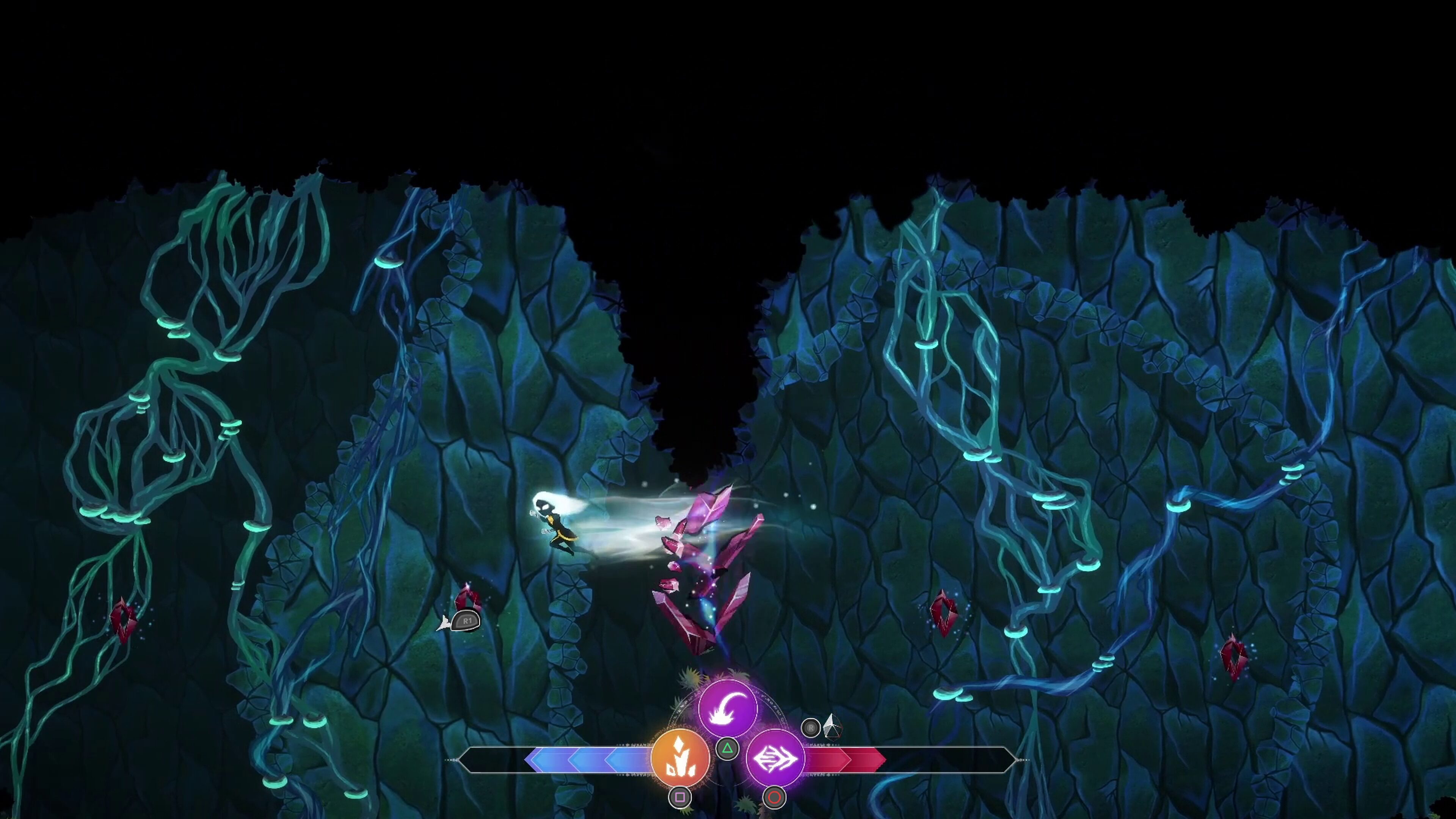Click the red Circle button prompt
1456x819 pixels.
(774, 797)
